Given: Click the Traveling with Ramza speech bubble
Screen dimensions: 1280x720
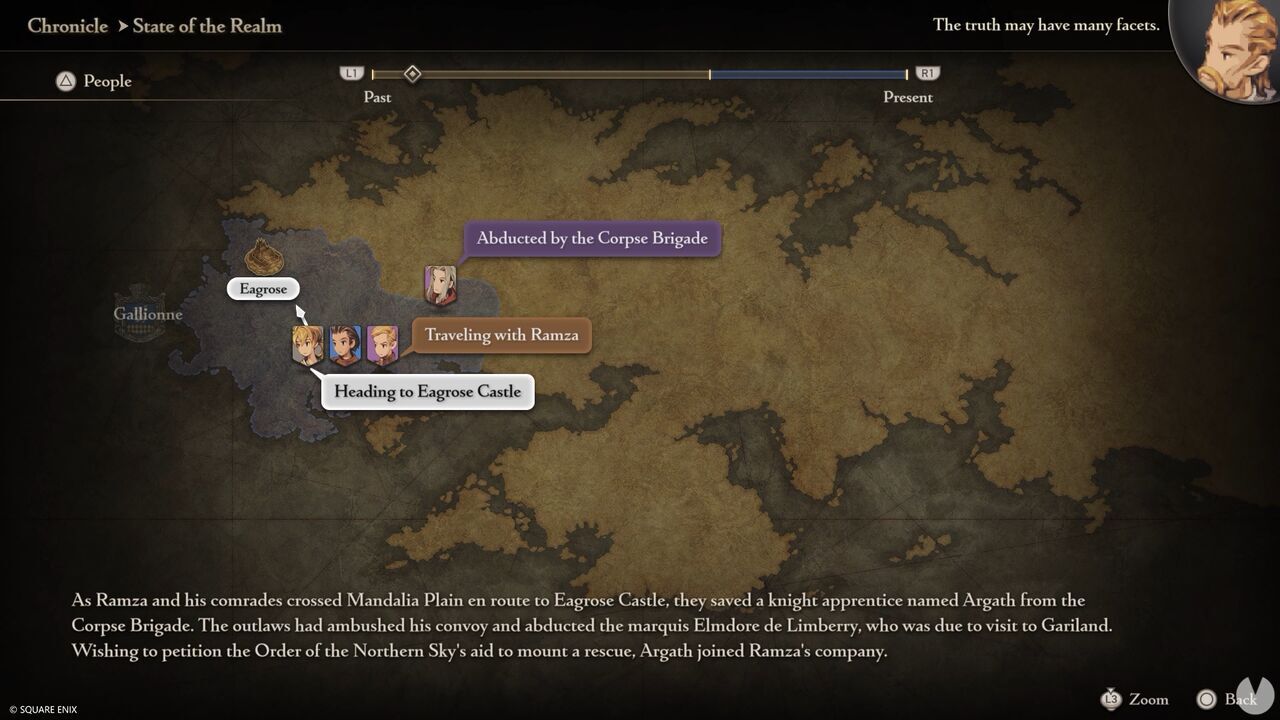Looking at the screenshot, I should [x=500, y=335].
